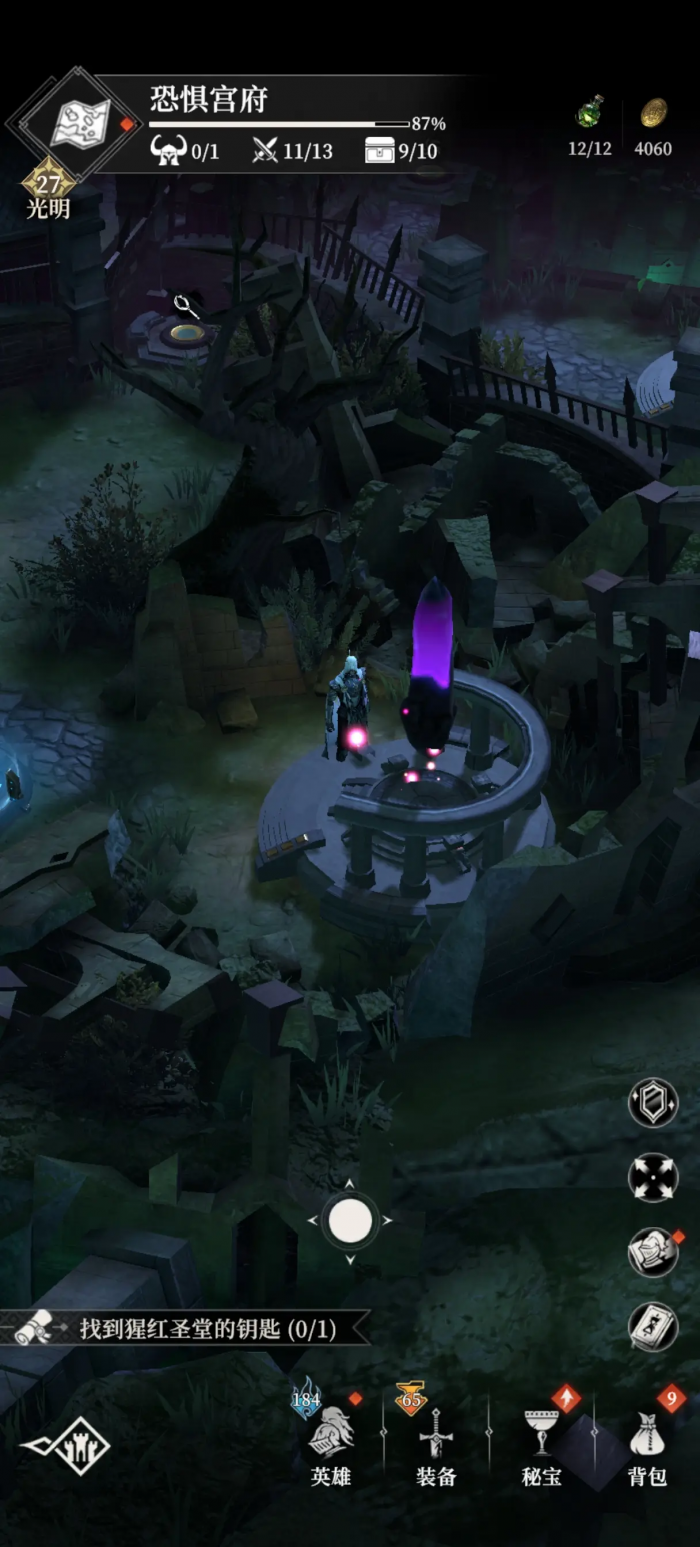Screen dimensions: 700x1547
Task: Open the 装备 equipment menu
Action: click(x=437, y=1445)
